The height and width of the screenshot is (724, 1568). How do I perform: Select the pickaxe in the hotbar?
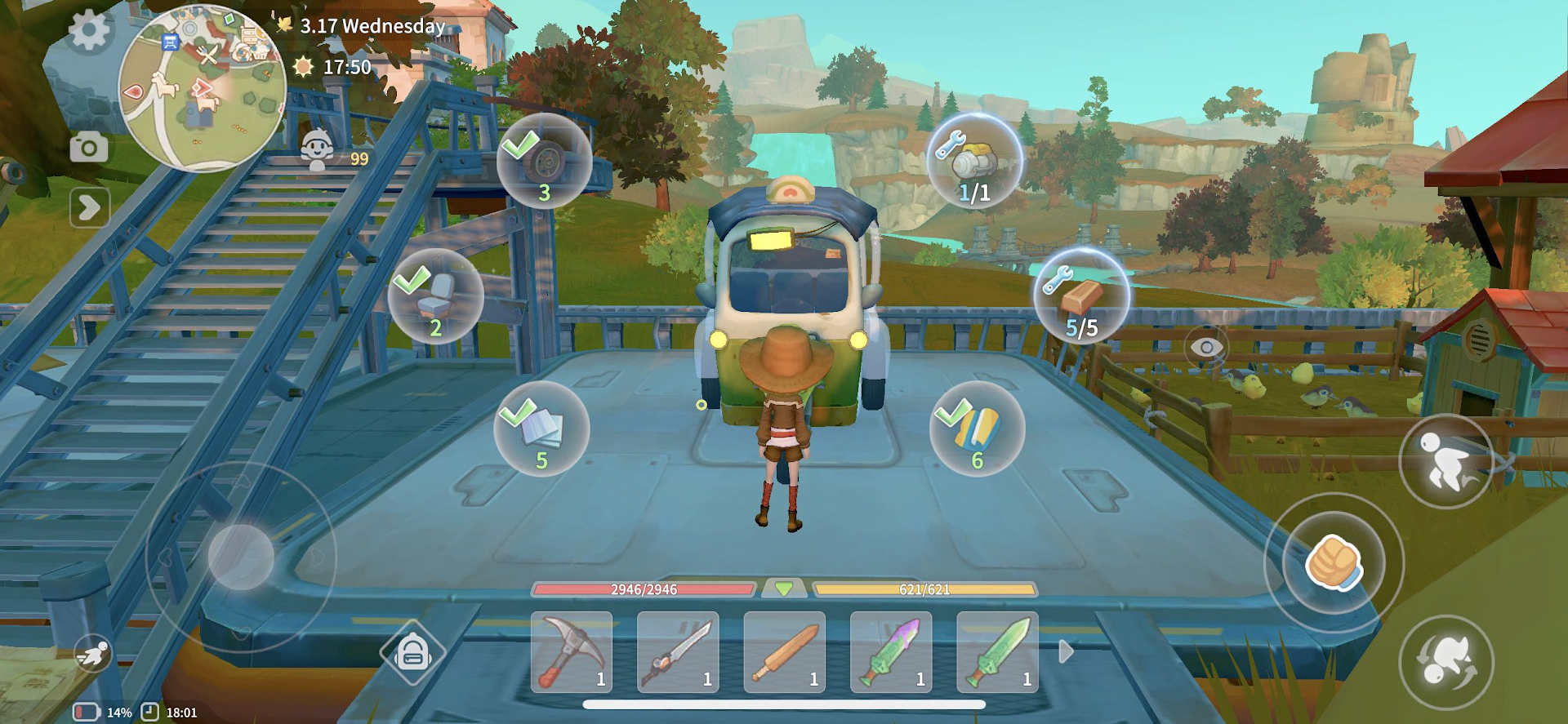pyautogui.click(x=570, y=651)
